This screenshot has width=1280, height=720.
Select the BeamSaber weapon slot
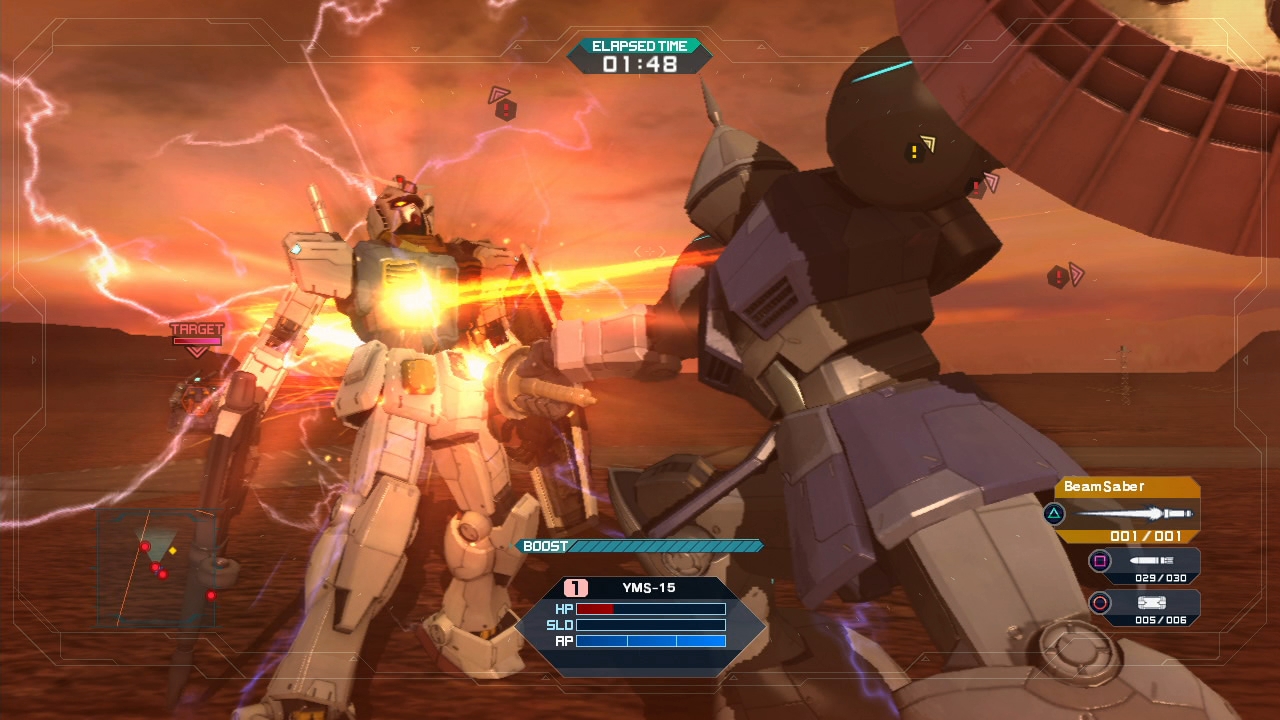pyautogui.click(x=1128, y=512)
